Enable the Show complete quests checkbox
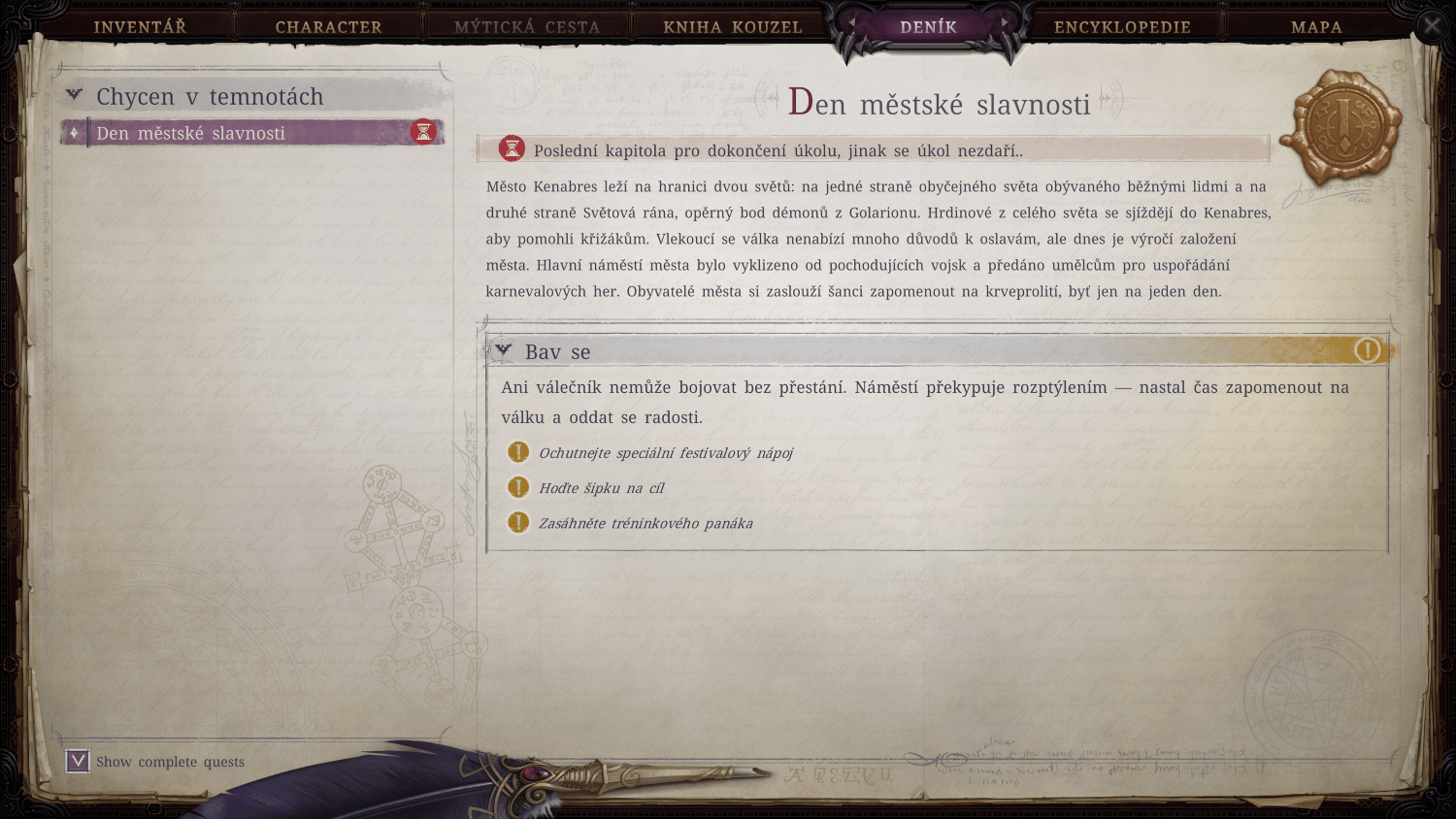The height and width of the screenshot is (819, 1456). [76, 761]
